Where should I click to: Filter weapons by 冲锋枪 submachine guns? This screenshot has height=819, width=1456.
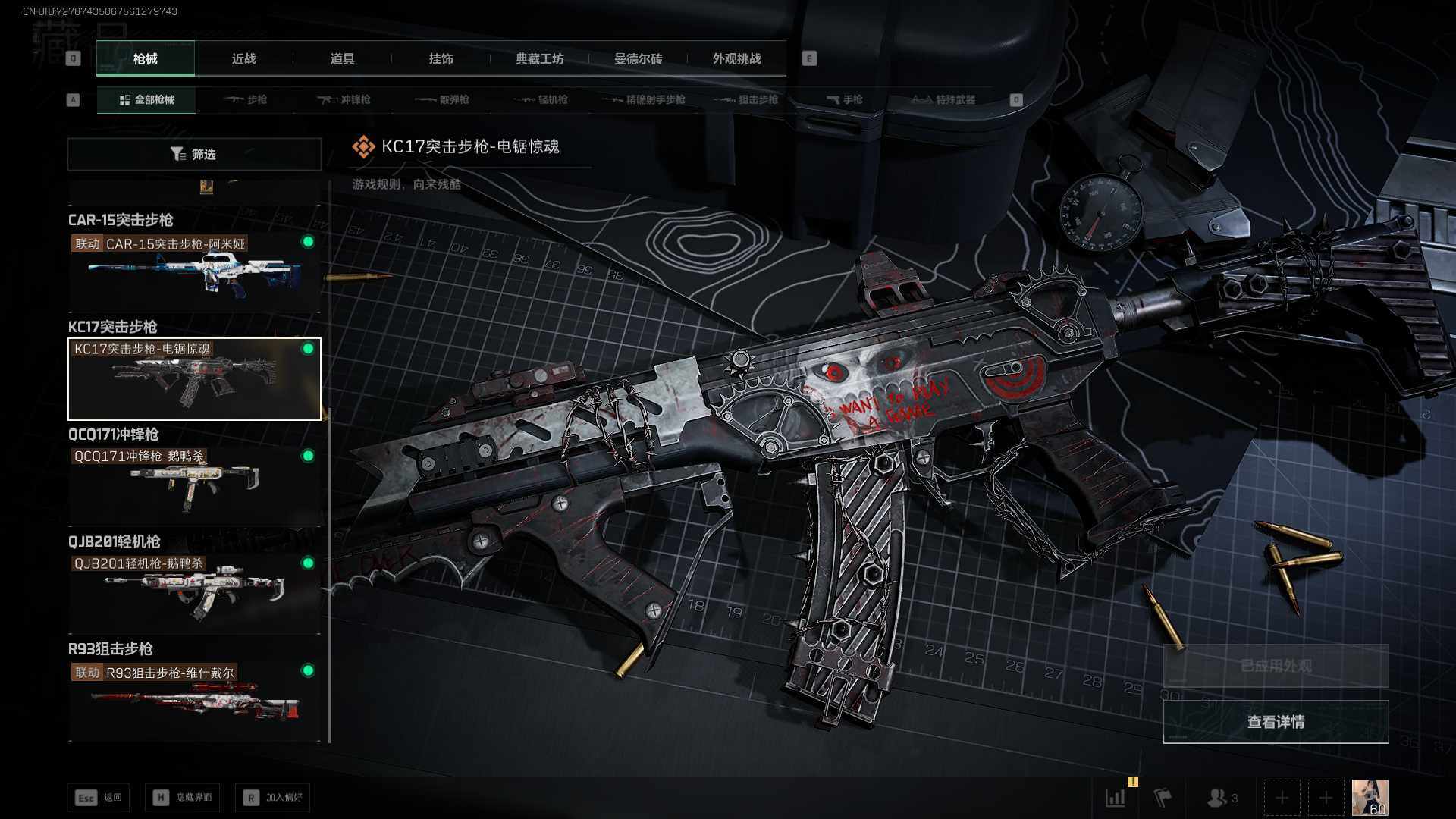pos(344,100)
